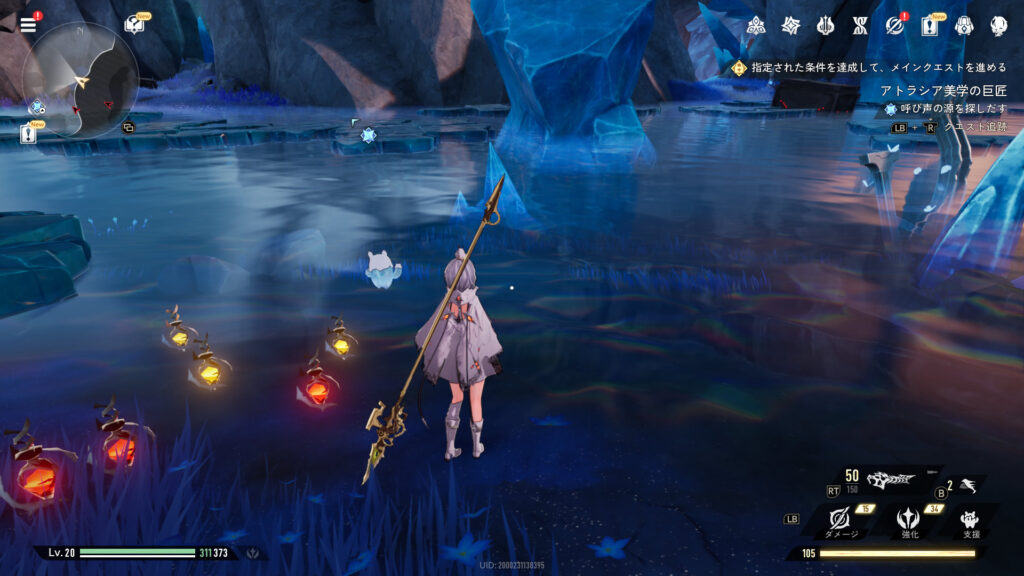Open the hourglass-shaped menu icon
The width and height of the screenshot is (1024, 576).
(860, 26)
